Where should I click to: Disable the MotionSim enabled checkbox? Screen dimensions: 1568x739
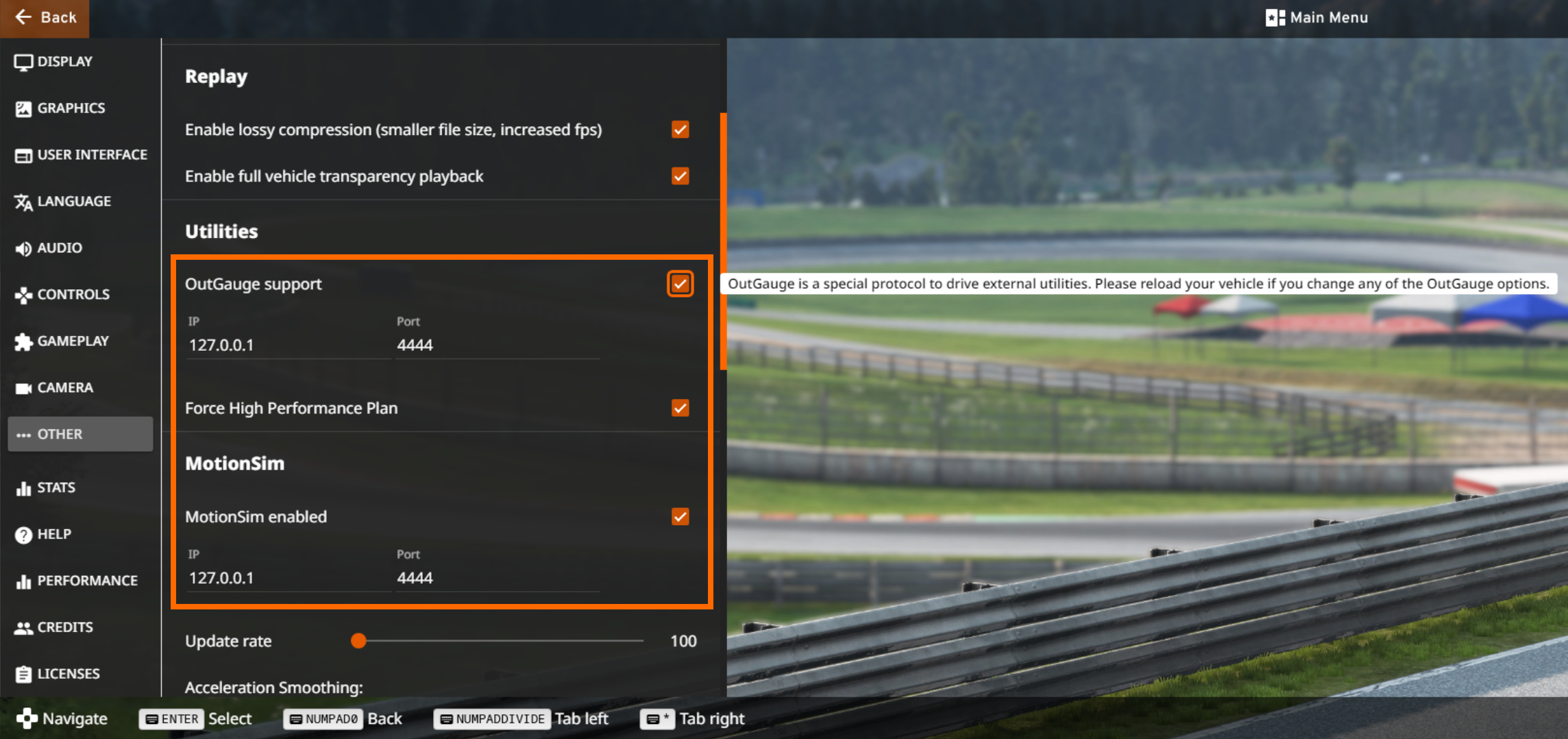coord(680,516)
